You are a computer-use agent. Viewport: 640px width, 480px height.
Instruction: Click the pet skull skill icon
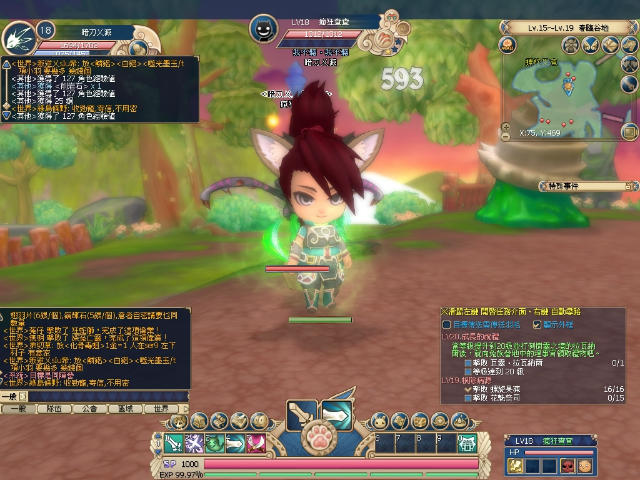point(568,465)
